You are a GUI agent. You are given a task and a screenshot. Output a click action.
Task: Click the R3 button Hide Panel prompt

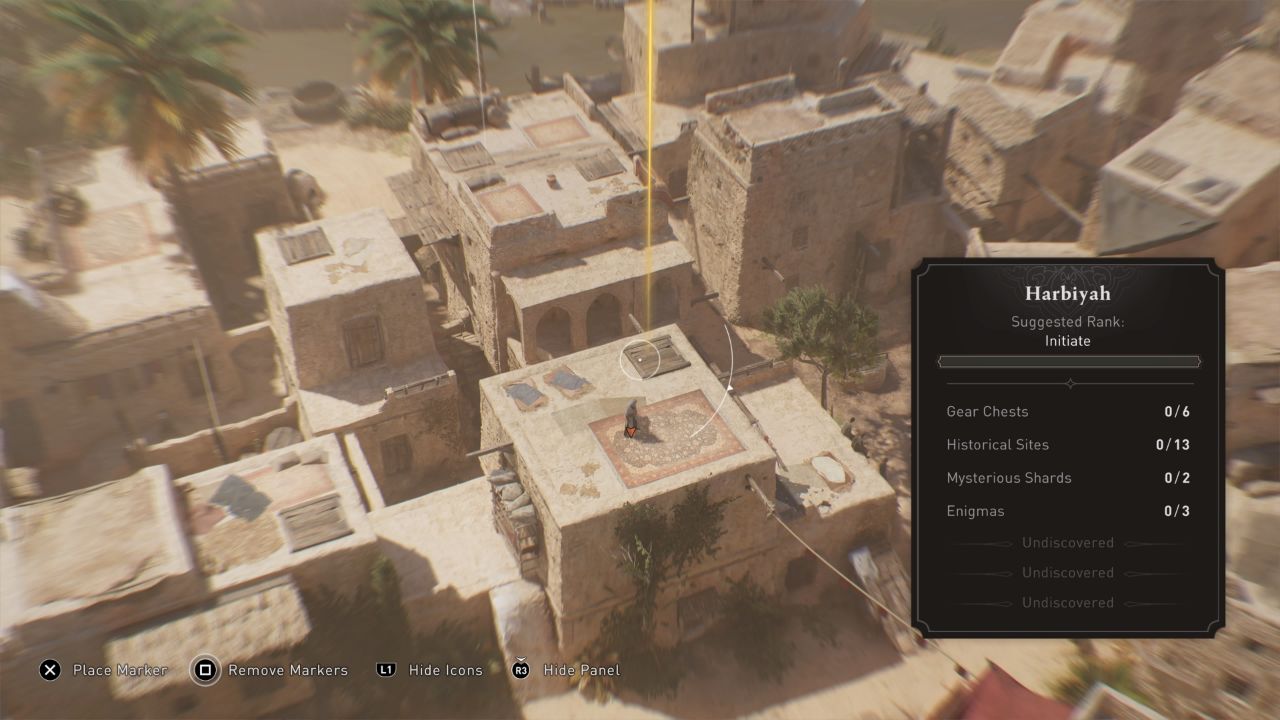(x=520, y=670)
